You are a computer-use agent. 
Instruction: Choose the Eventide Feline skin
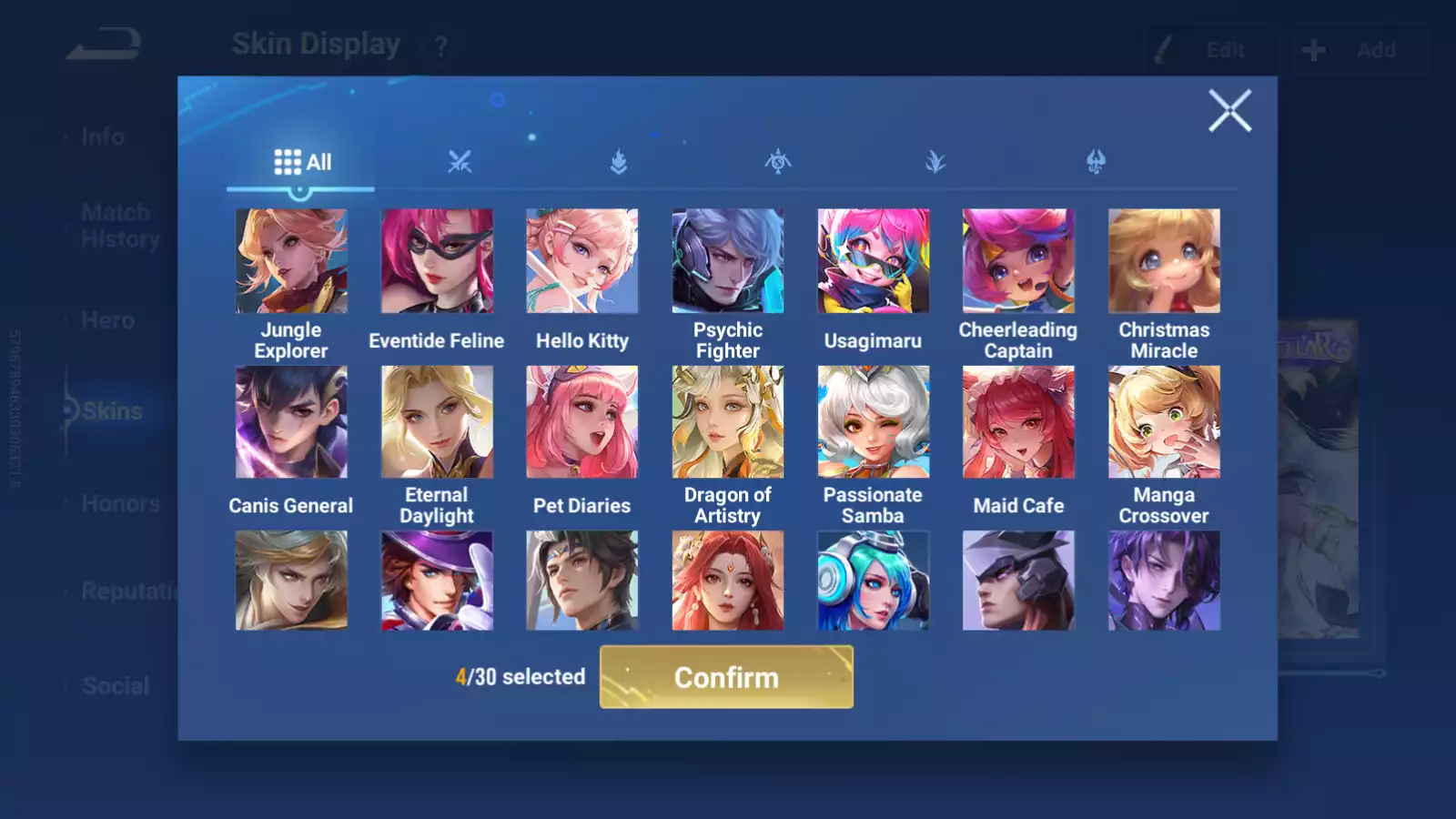tap(437, 261)
